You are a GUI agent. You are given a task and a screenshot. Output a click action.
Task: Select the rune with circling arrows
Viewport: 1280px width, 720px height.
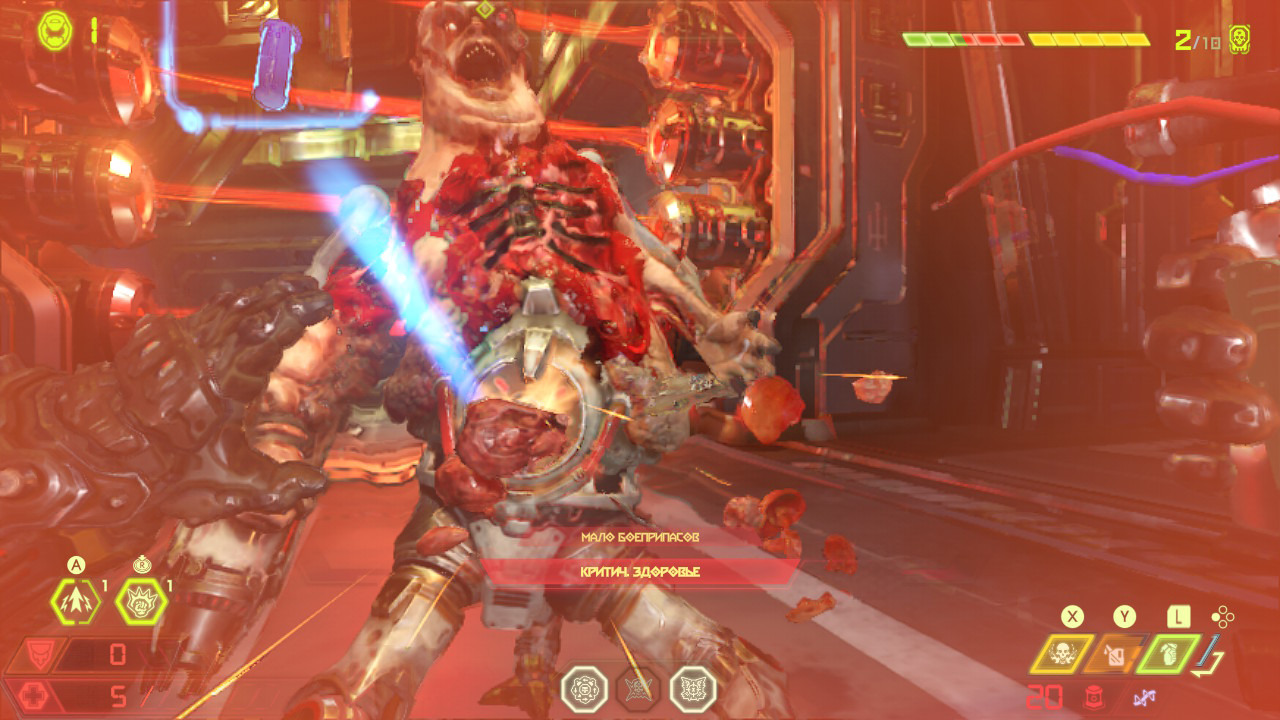pos(584,689)
